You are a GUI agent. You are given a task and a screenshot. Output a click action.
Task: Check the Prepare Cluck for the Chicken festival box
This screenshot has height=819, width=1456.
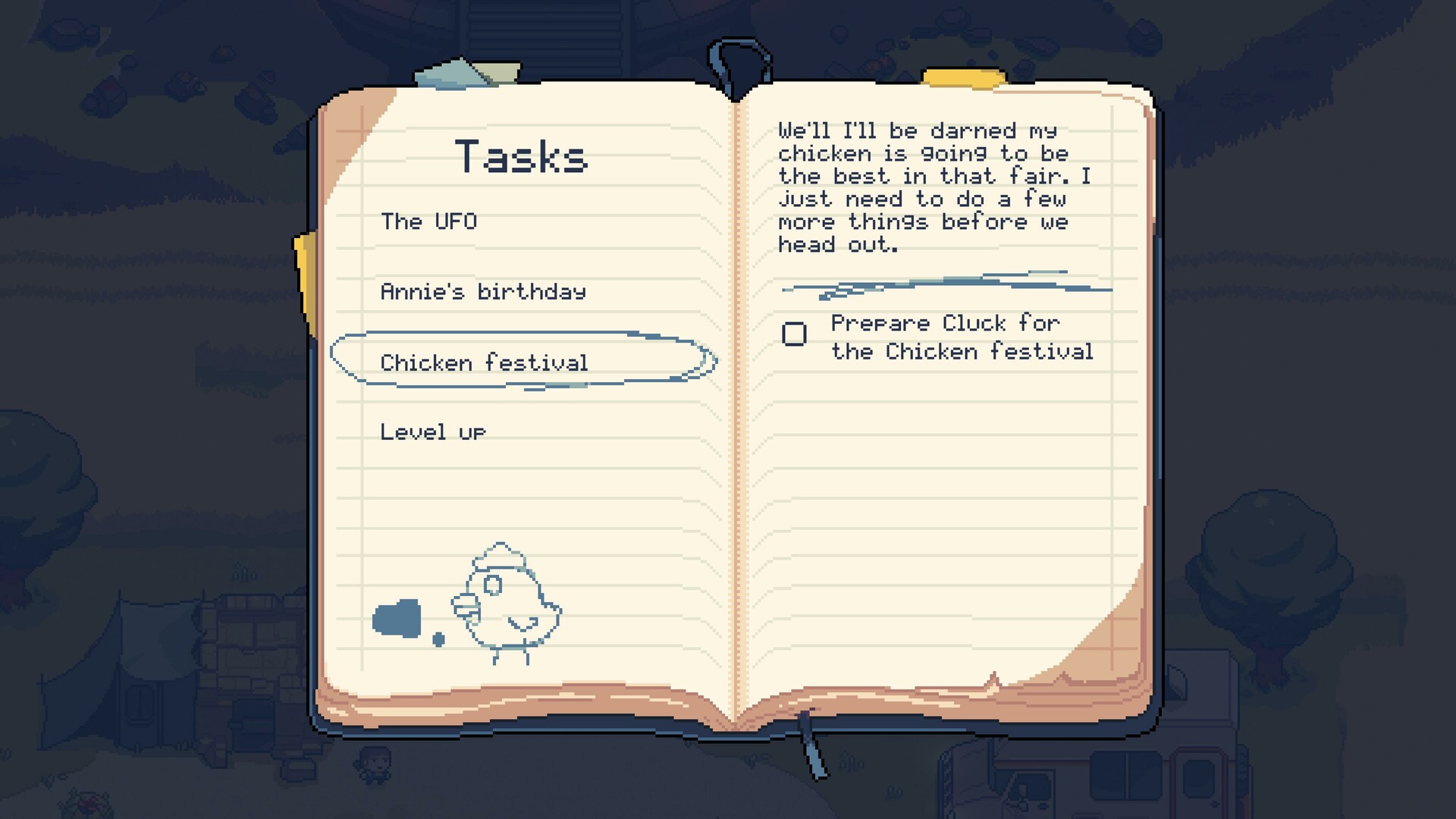pos(793,332)
